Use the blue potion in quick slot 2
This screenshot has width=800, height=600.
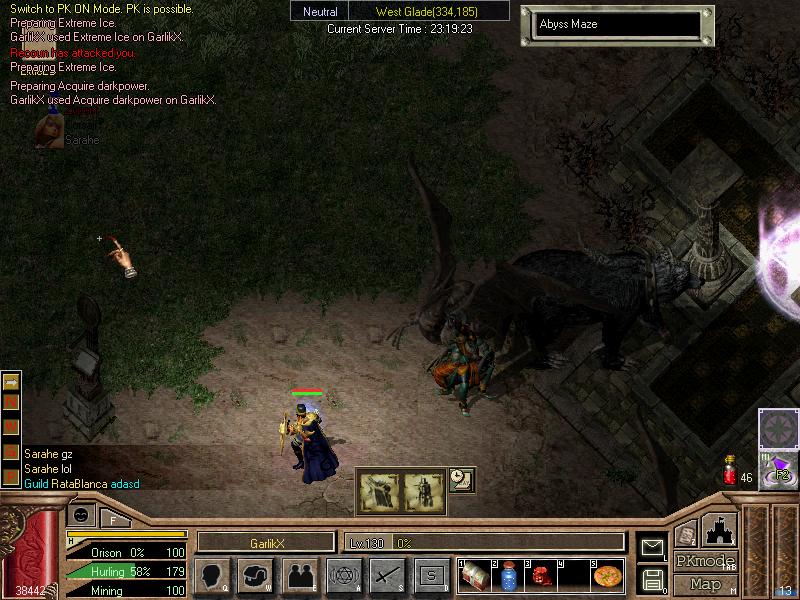pyautogui.click(x=508, y=576)
